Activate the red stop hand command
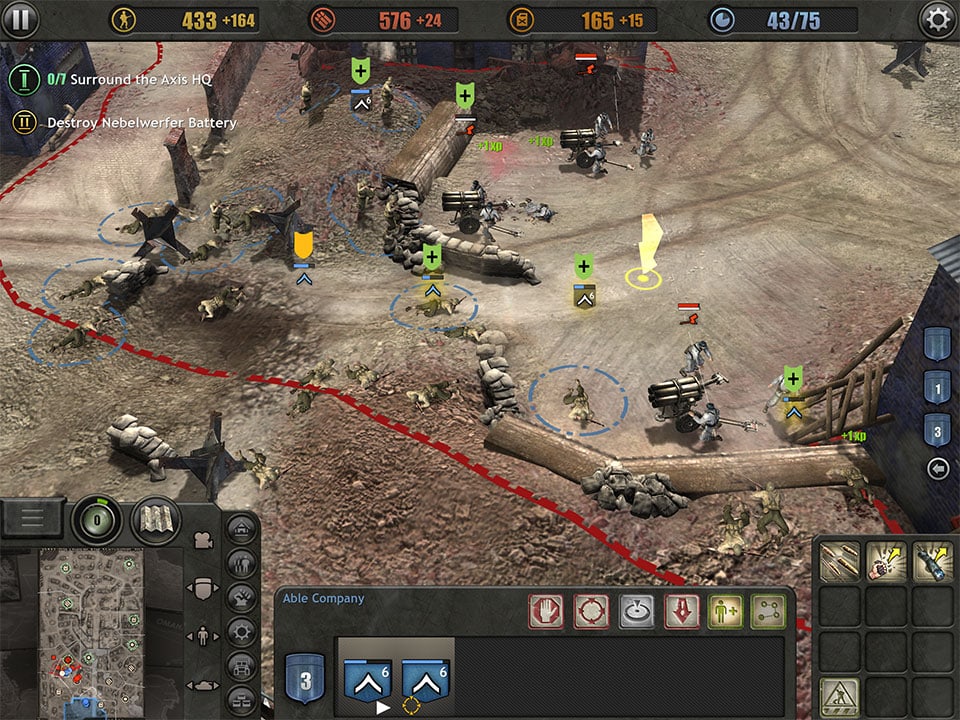 (x=545, y=610)
